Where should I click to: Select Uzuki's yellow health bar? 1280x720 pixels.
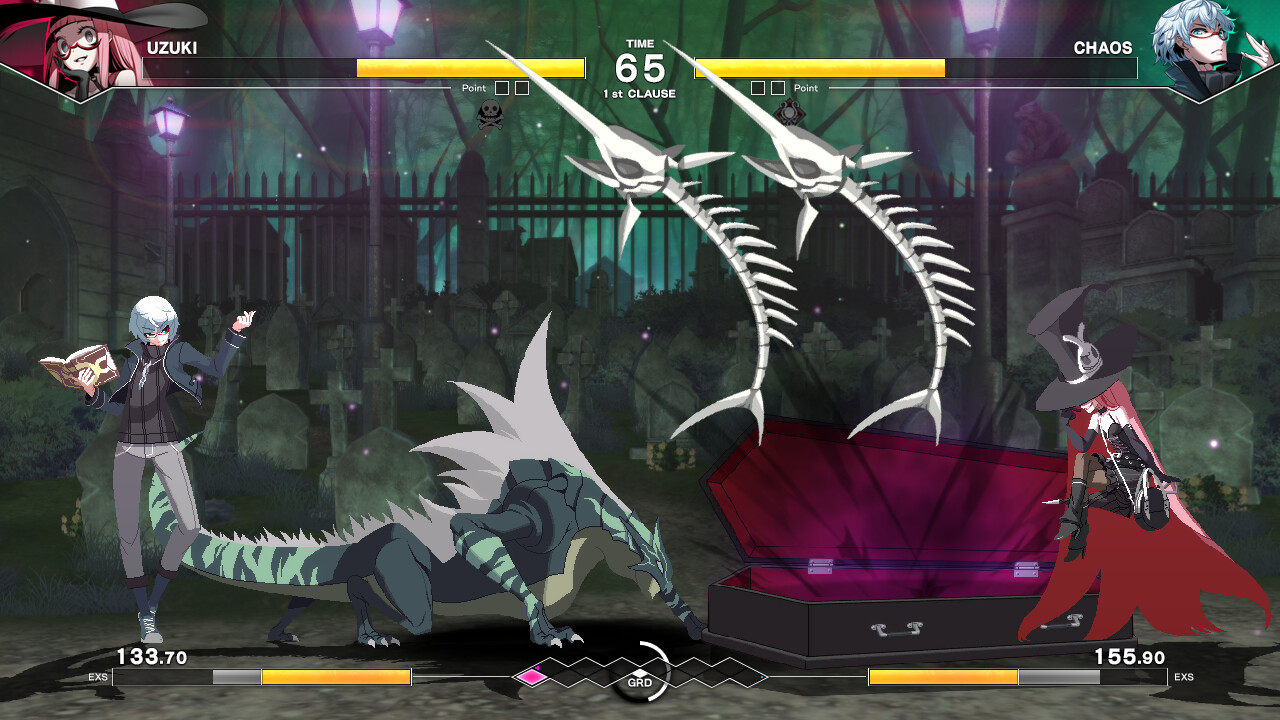[470, 68]
